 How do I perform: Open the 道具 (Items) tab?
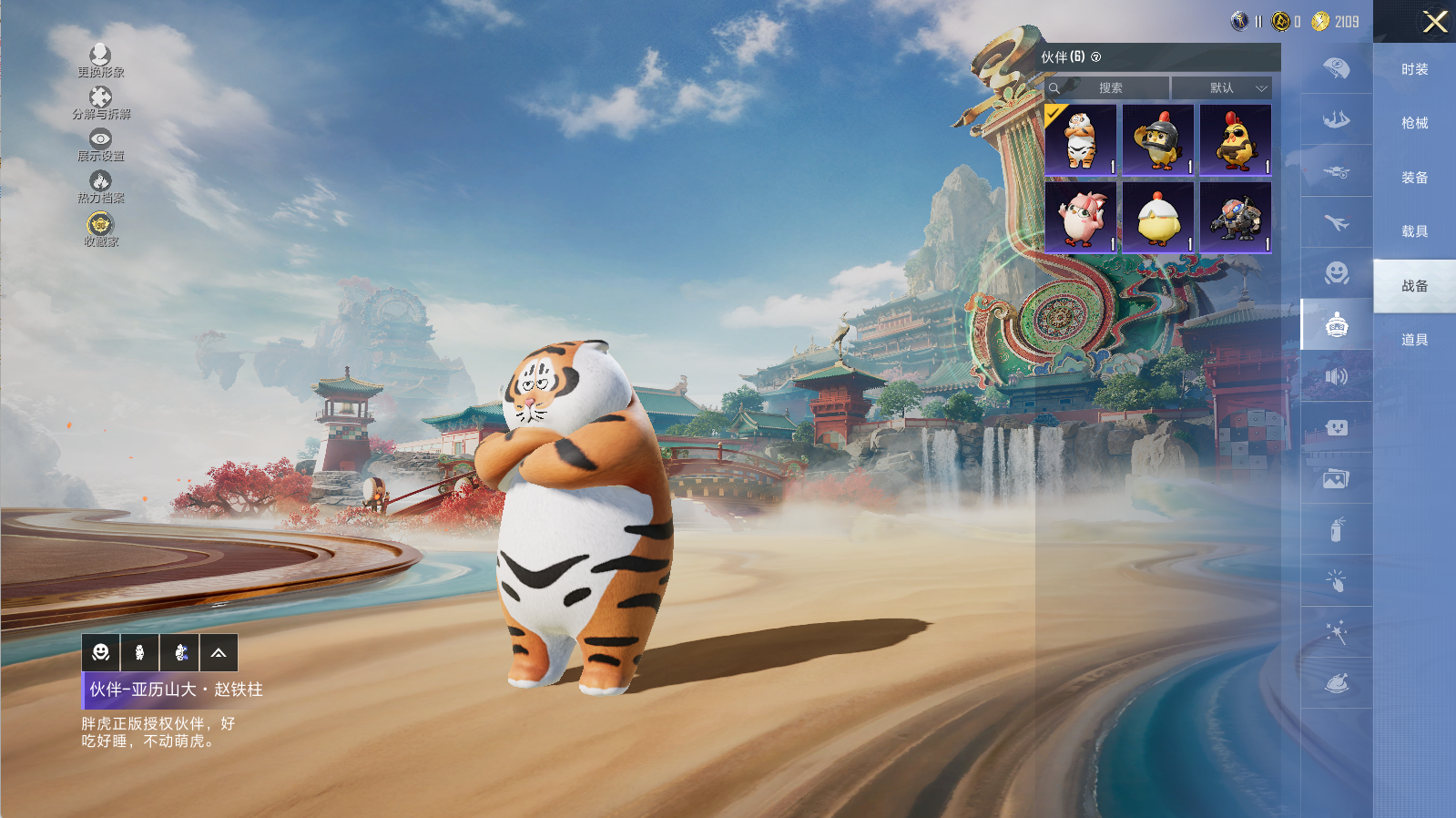tap(1414, 340)
